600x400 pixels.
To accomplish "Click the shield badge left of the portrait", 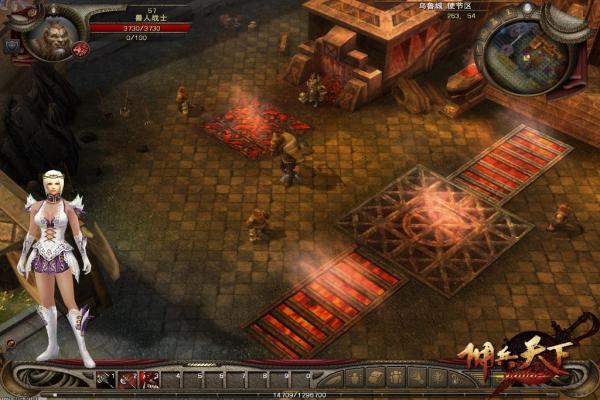I will [12, 45].
